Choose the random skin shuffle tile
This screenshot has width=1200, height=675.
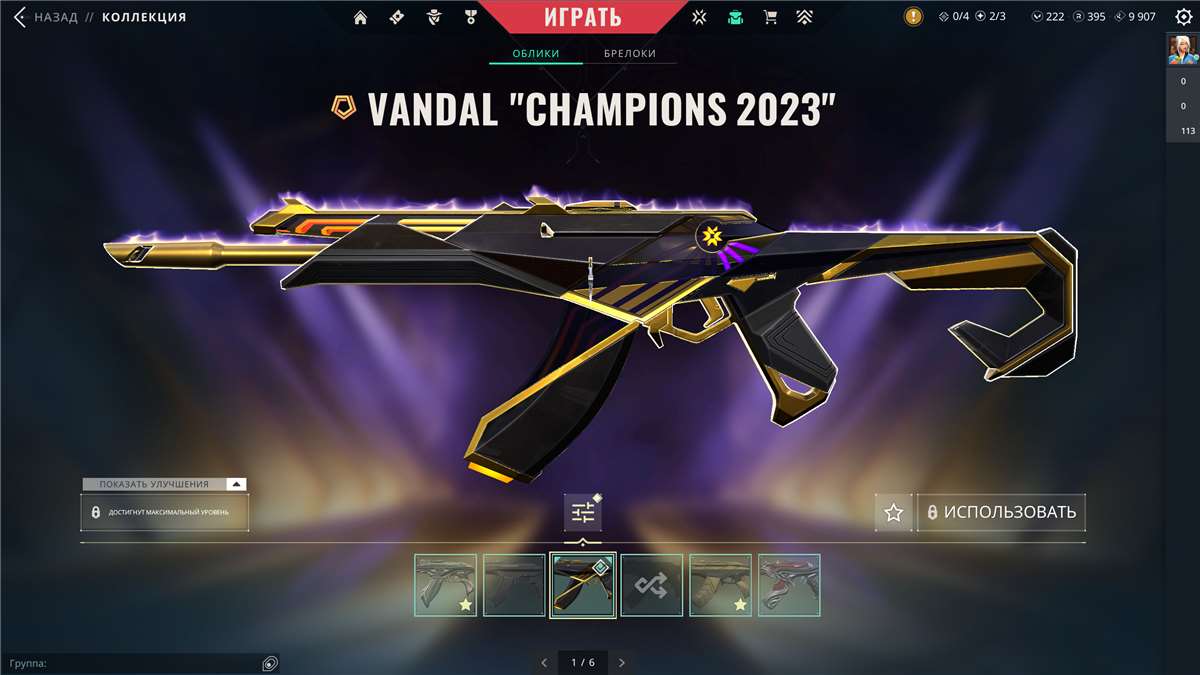click(652, 585)
